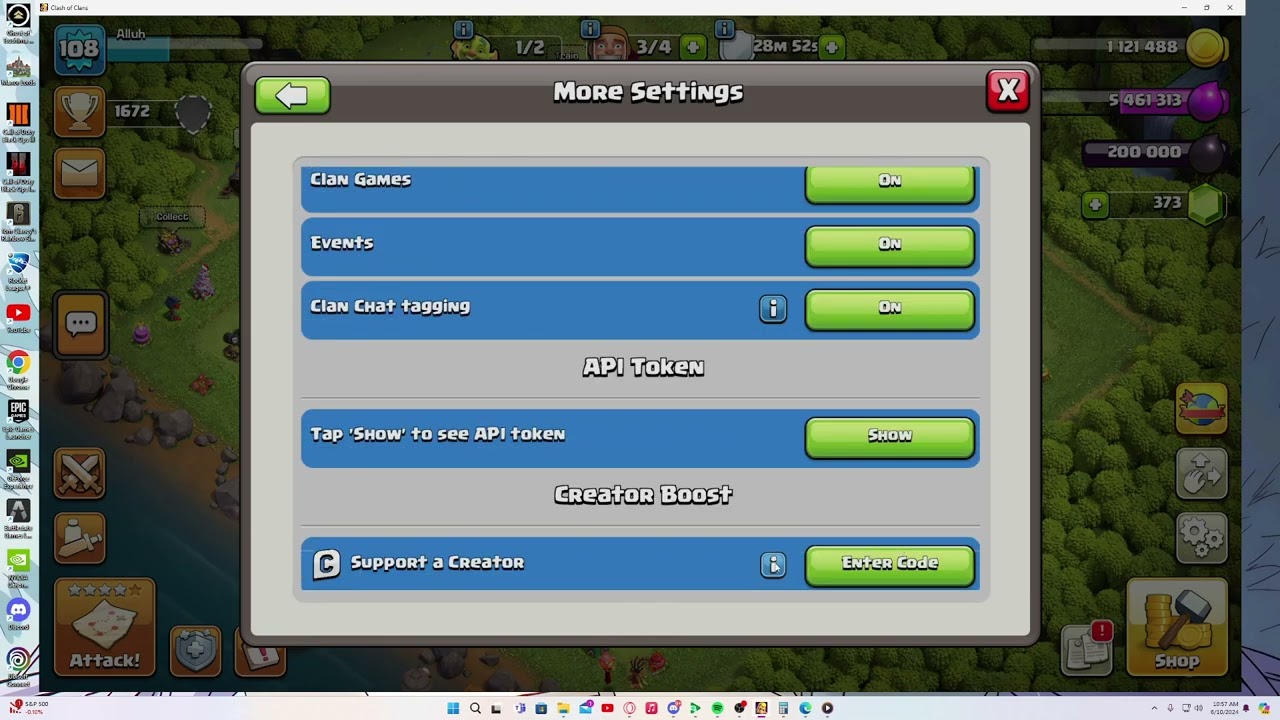Click Enter Code under Creator Boost
Image resolution: width=1280 pixels, height=720 pixels.
point(889,564)
